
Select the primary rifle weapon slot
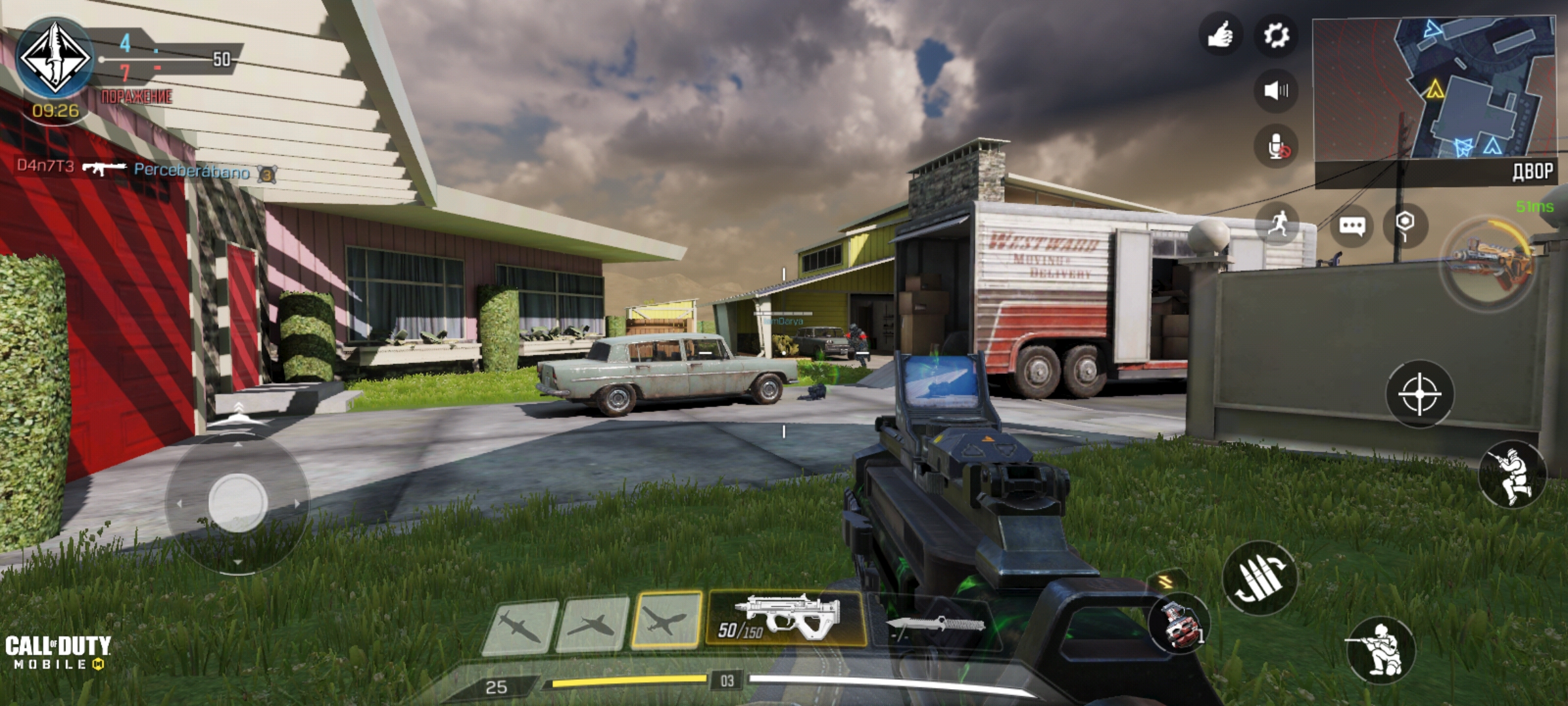tap(785, 618)
